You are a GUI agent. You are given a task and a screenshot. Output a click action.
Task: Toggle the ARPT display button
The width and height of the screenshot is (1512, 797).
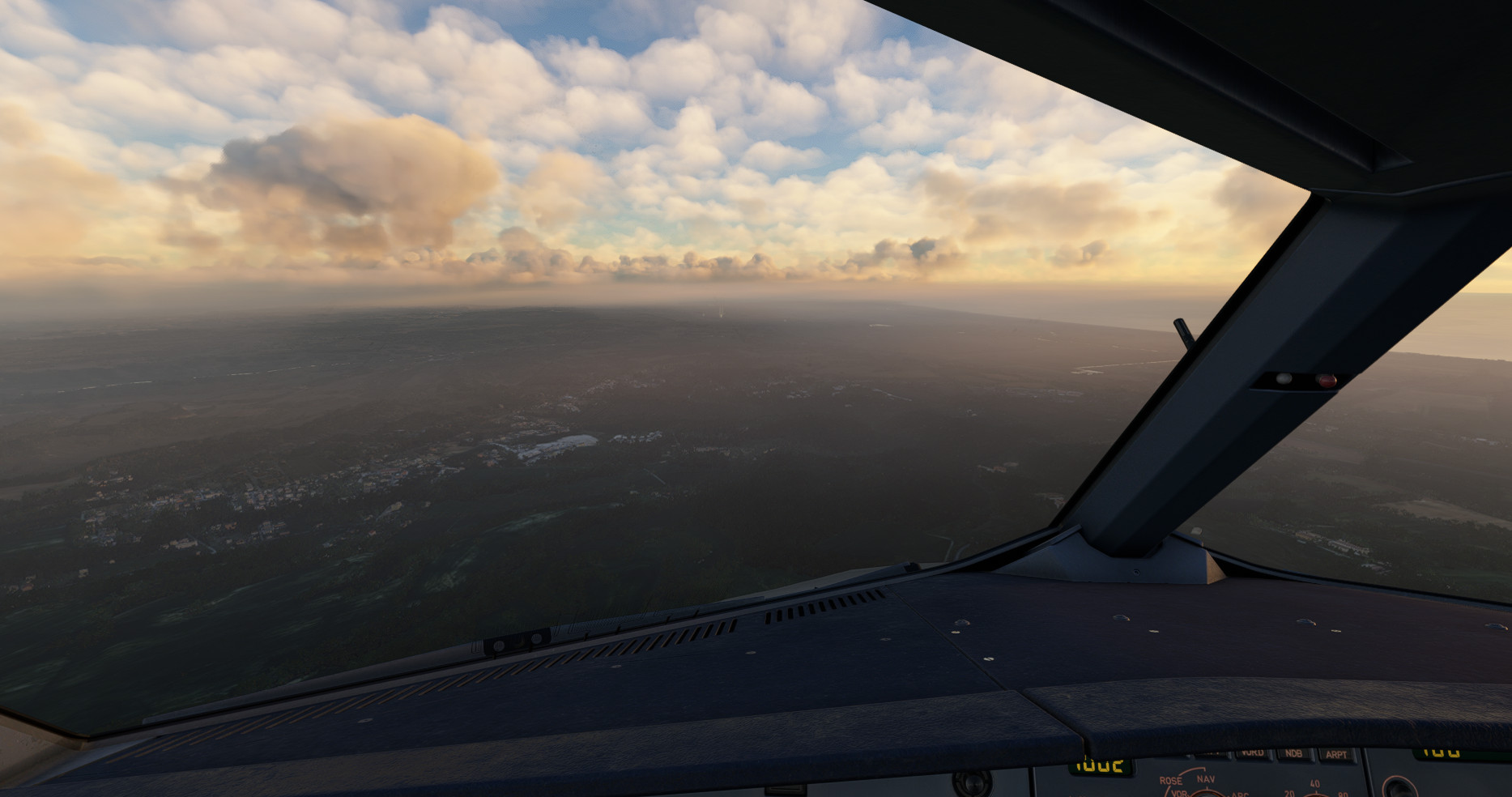pos(1335,755)
